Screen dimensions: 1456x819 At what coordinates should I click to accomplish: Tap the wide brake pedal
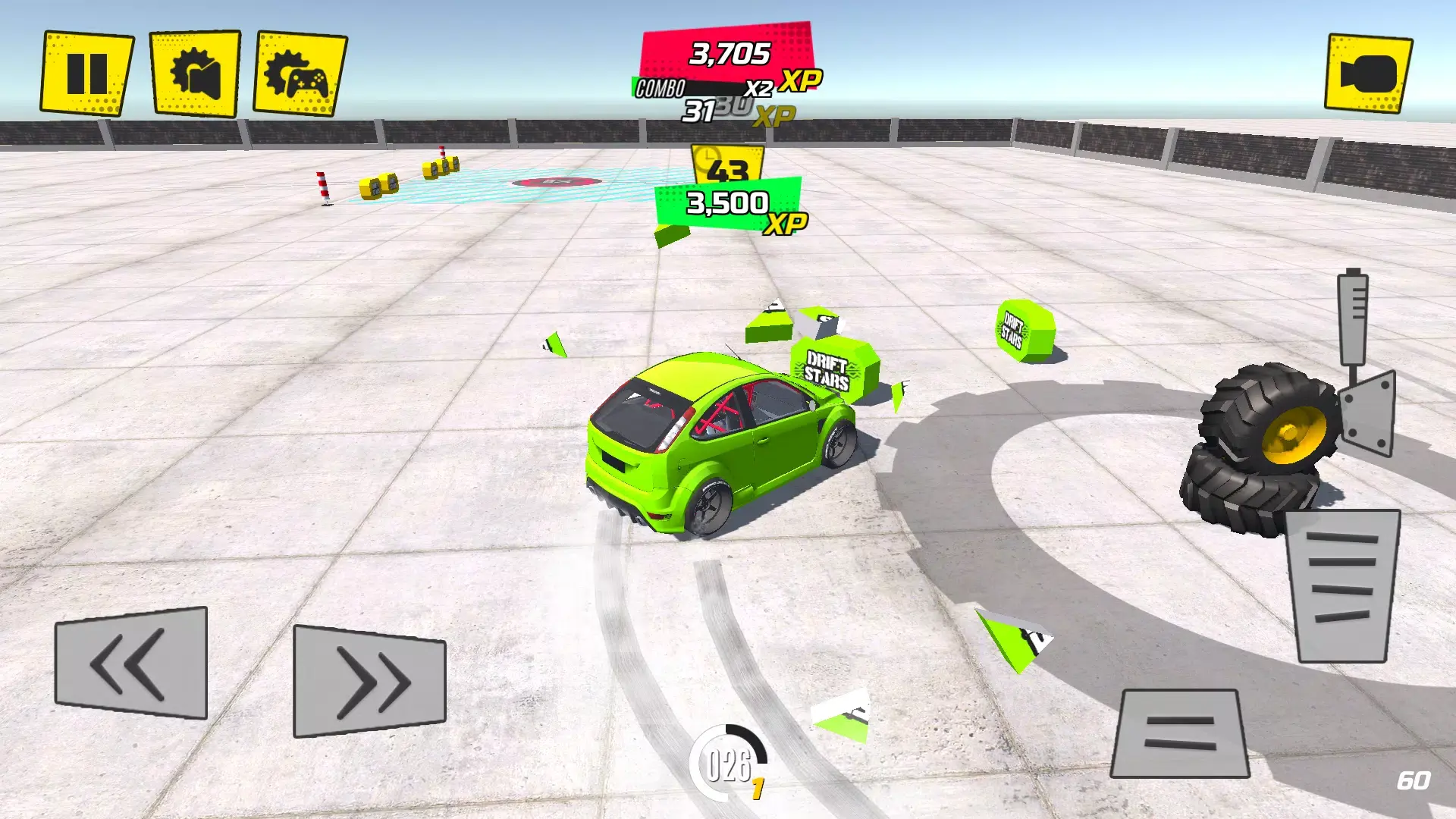click(1180, 733)
